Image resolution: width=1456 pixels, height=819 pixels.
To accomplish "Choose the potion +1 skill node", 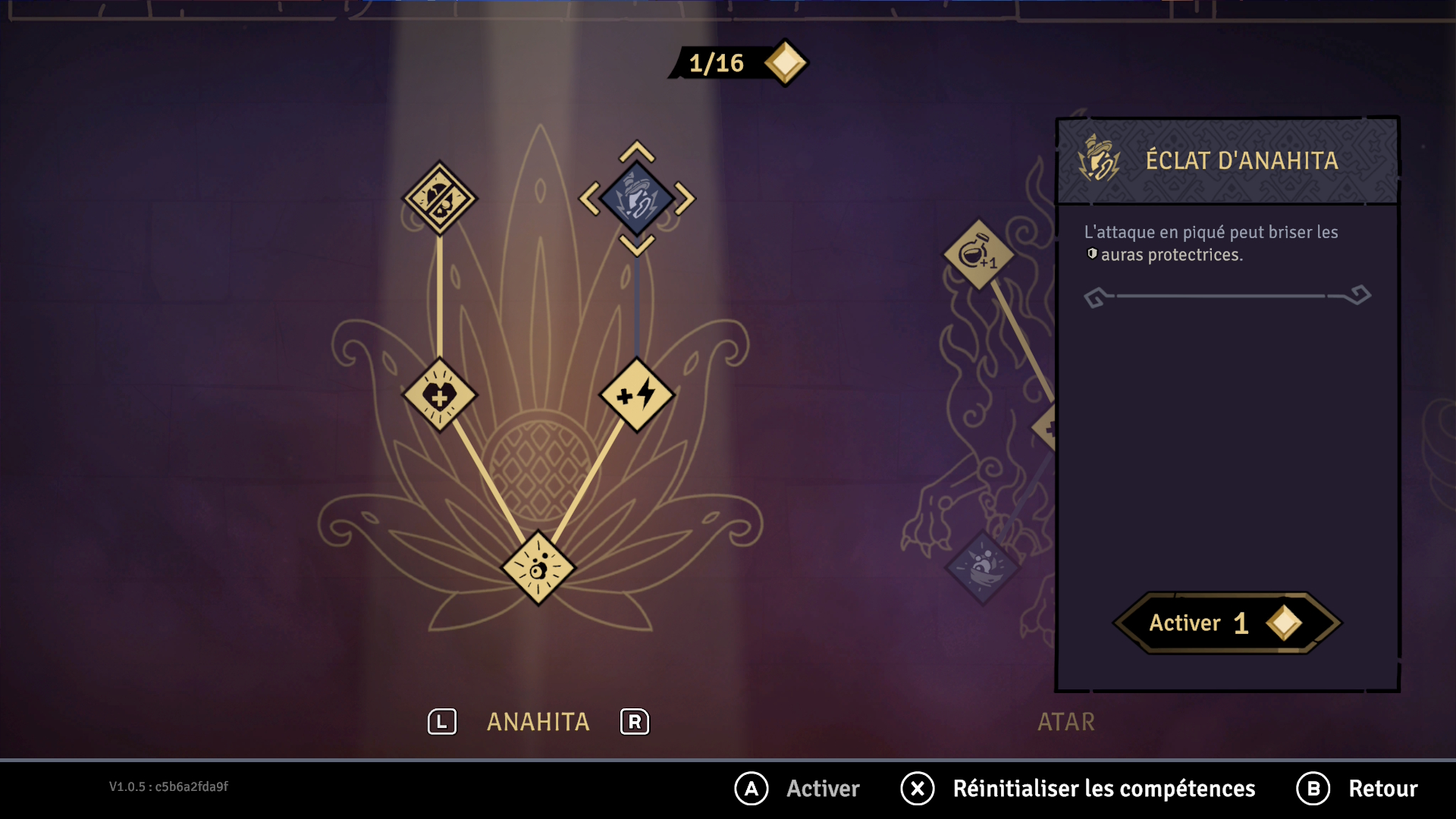I will pos(978,255).
